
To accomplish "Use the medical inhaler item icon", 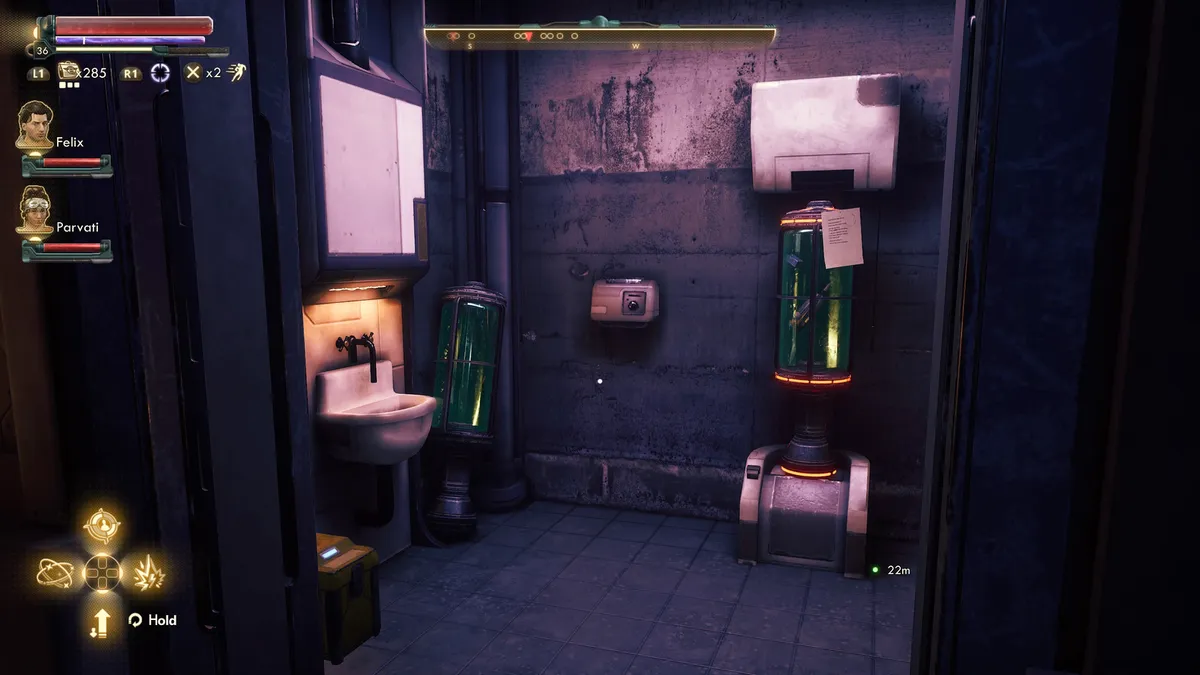I will click(69, 72).
